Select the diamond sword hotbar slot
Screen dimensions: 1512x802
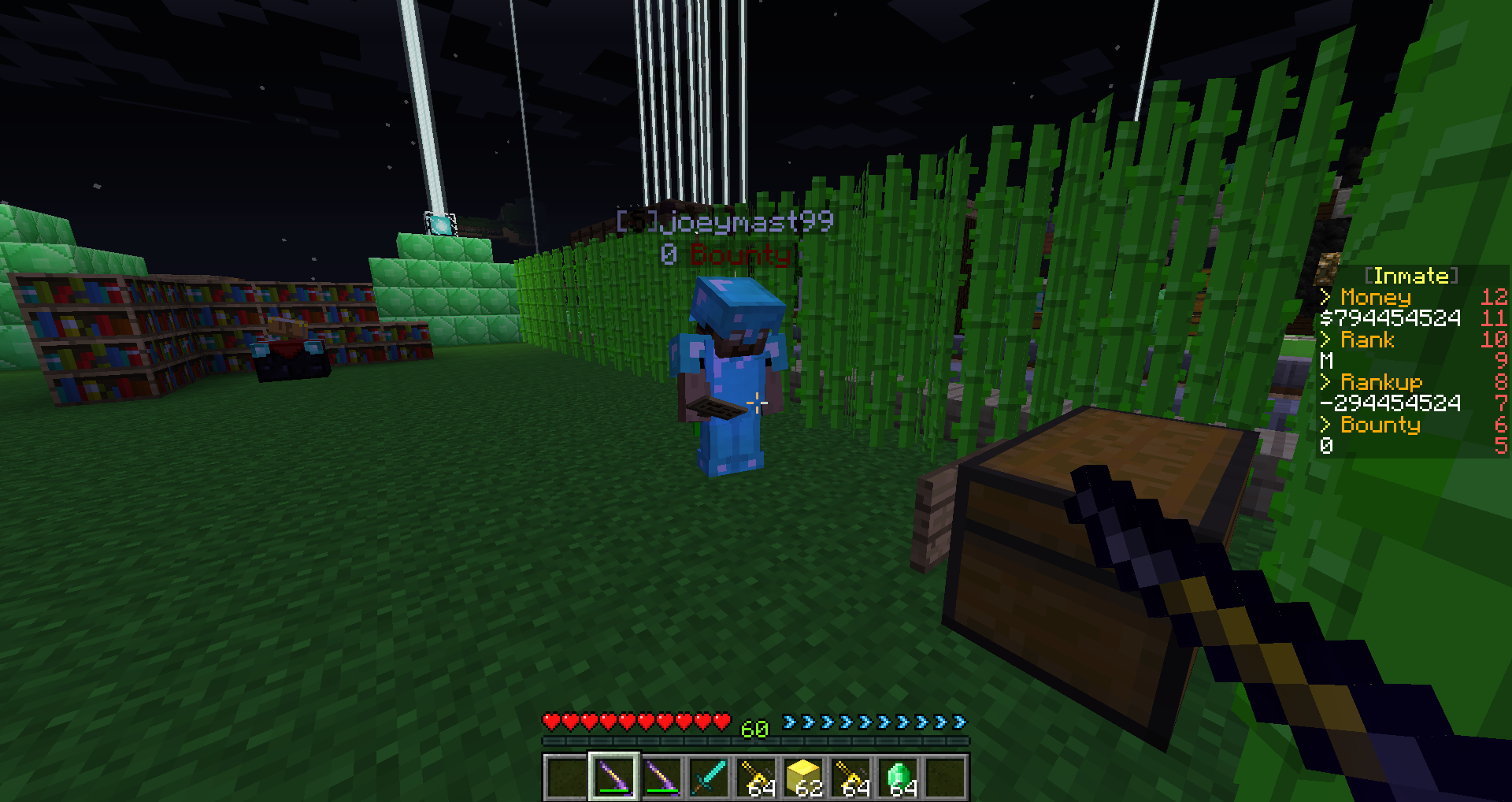click(x=709, y=777)
